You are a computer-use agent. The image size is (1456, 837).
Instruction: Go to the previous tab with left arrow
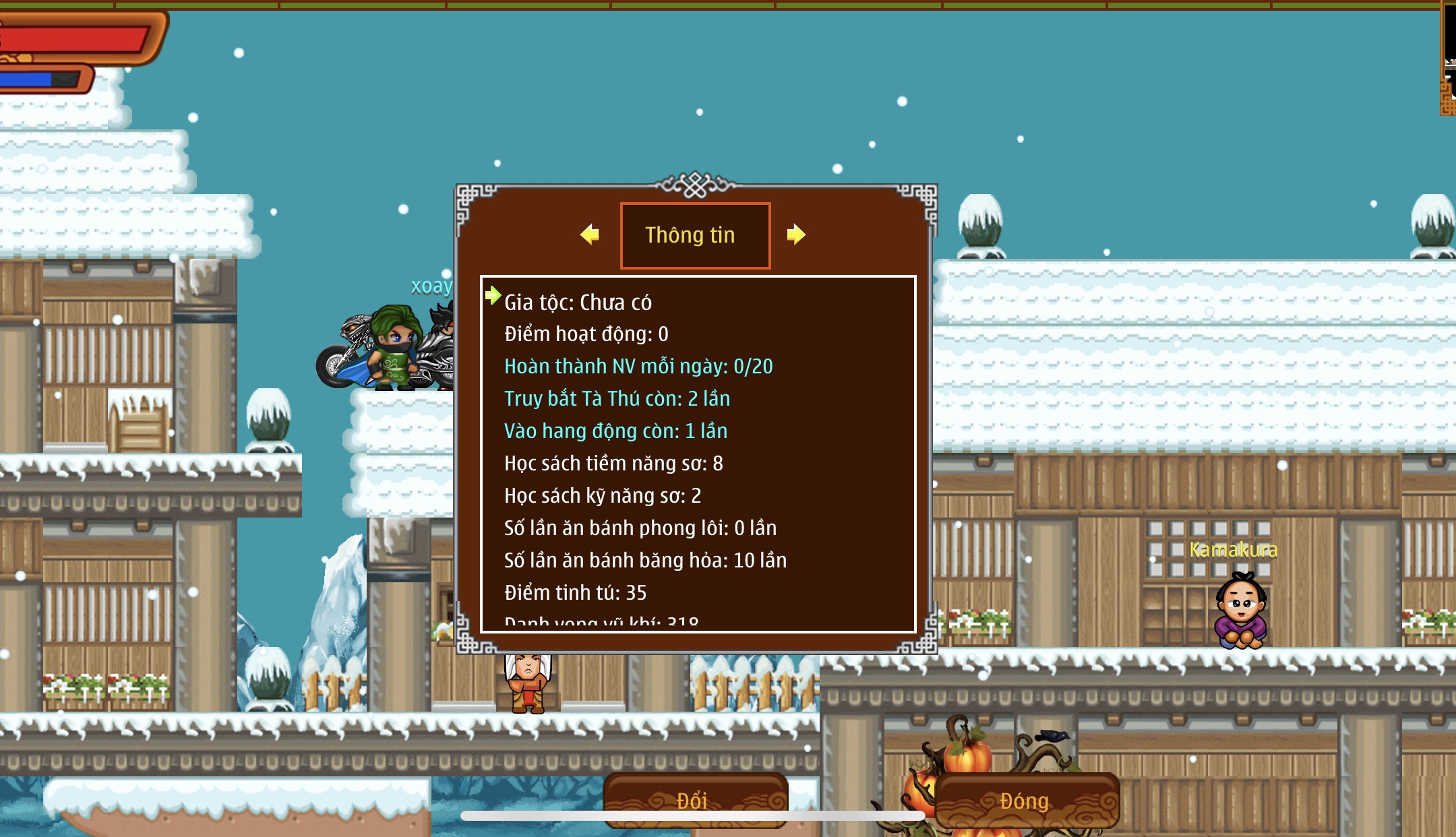pos(590,235)
